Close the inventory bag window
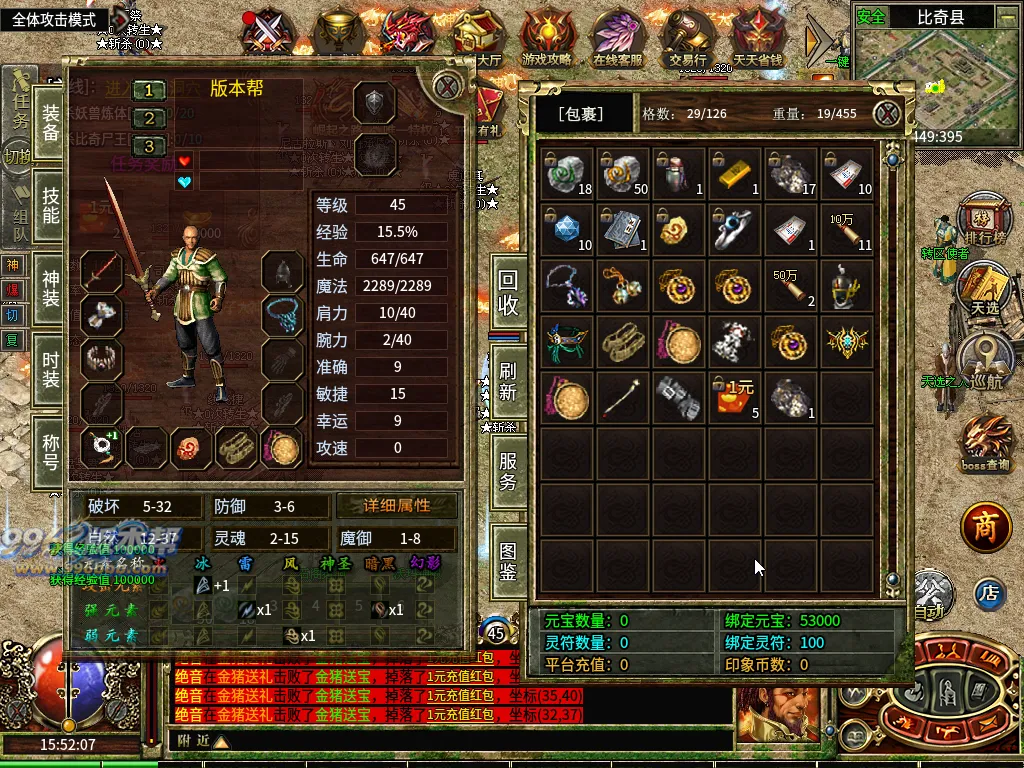 coord(886,114)
